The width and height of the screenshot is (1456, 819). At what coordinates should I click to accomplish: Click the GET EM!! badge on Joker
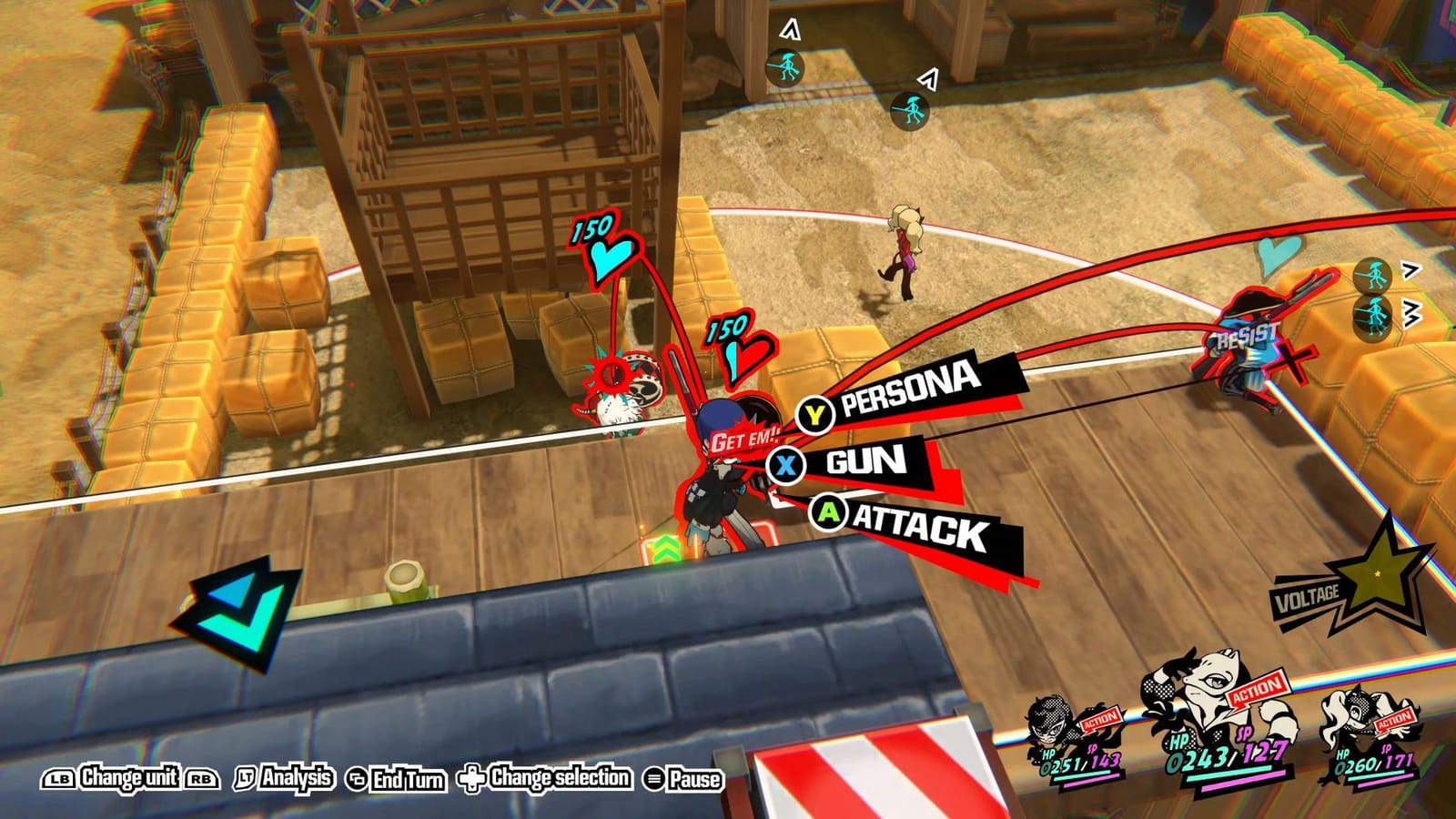pos(743,438)
